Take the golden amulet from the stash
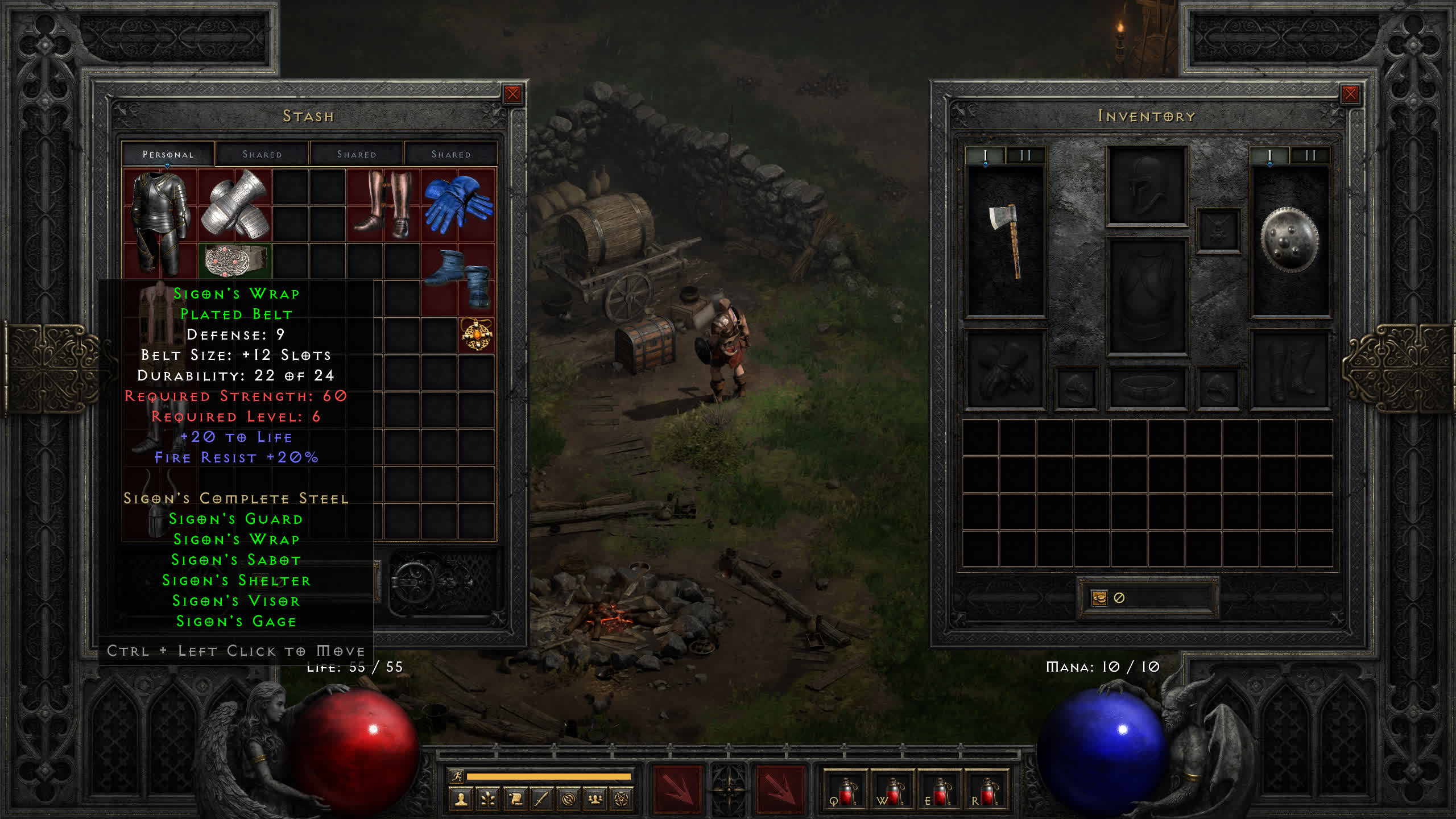The image size is (1456, 819). tap(476, 334)
